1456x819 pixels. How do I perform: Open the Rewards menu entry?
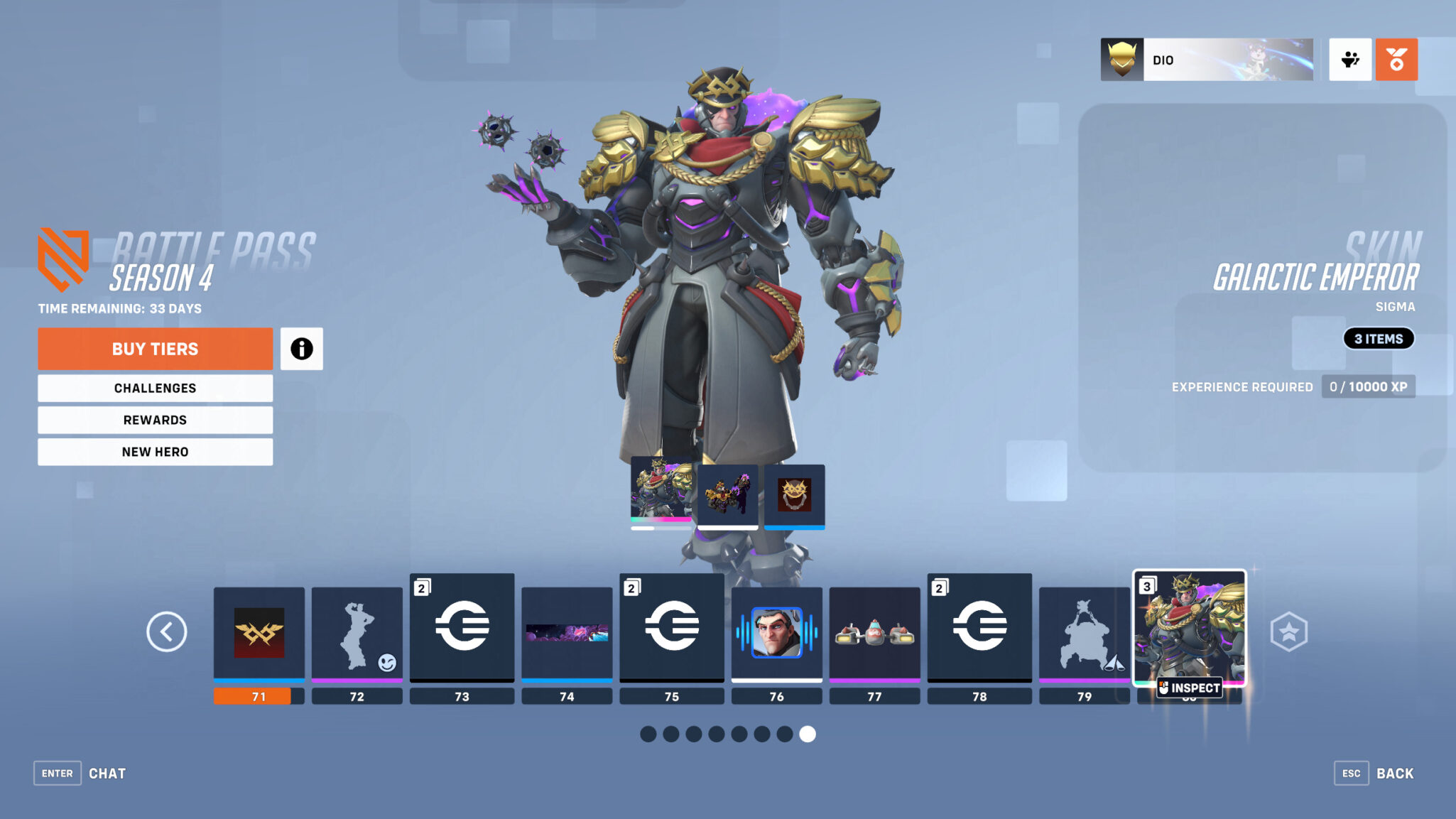point(155,420)
